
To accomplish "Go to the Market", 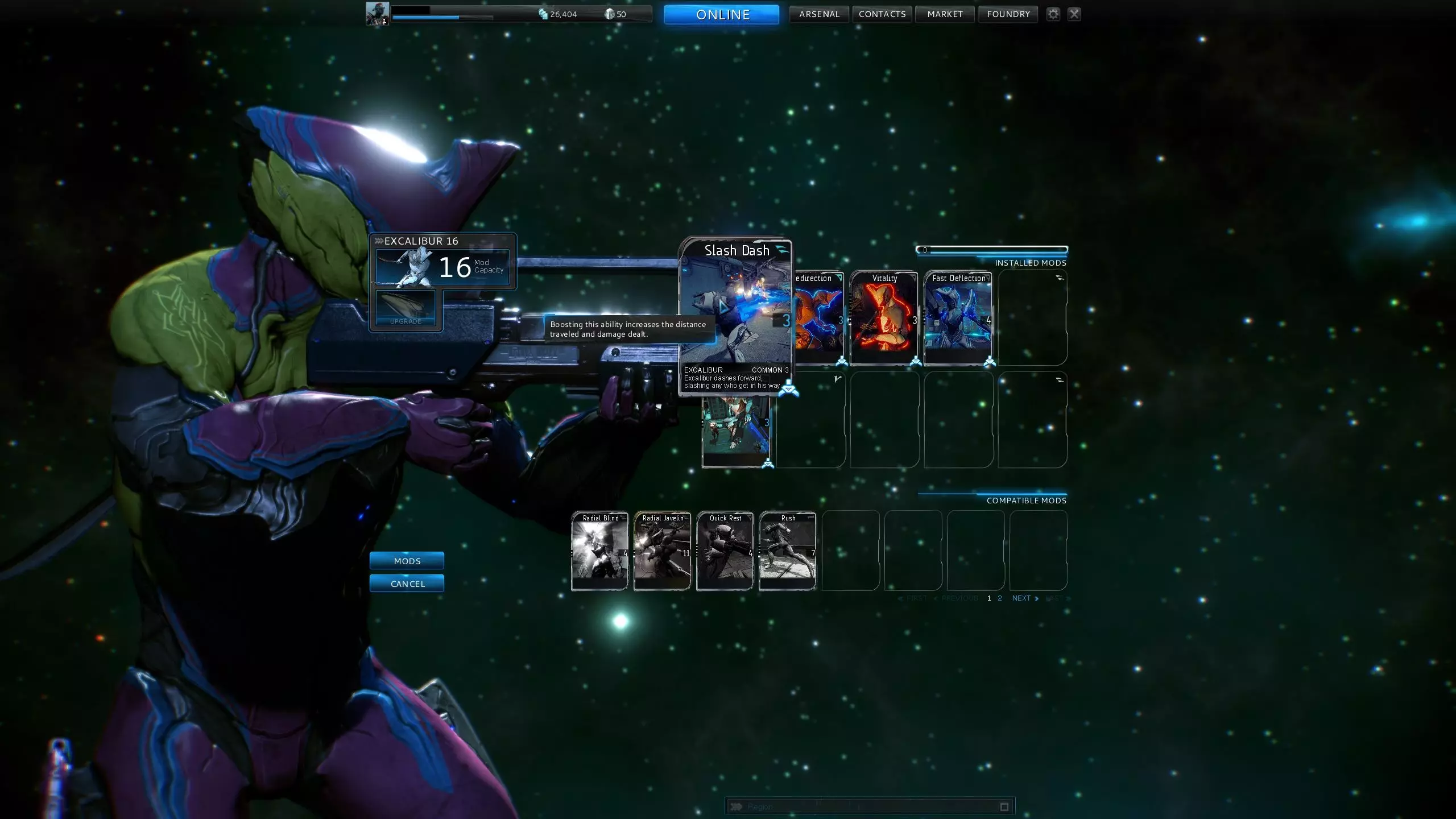I will coord(945,14).
